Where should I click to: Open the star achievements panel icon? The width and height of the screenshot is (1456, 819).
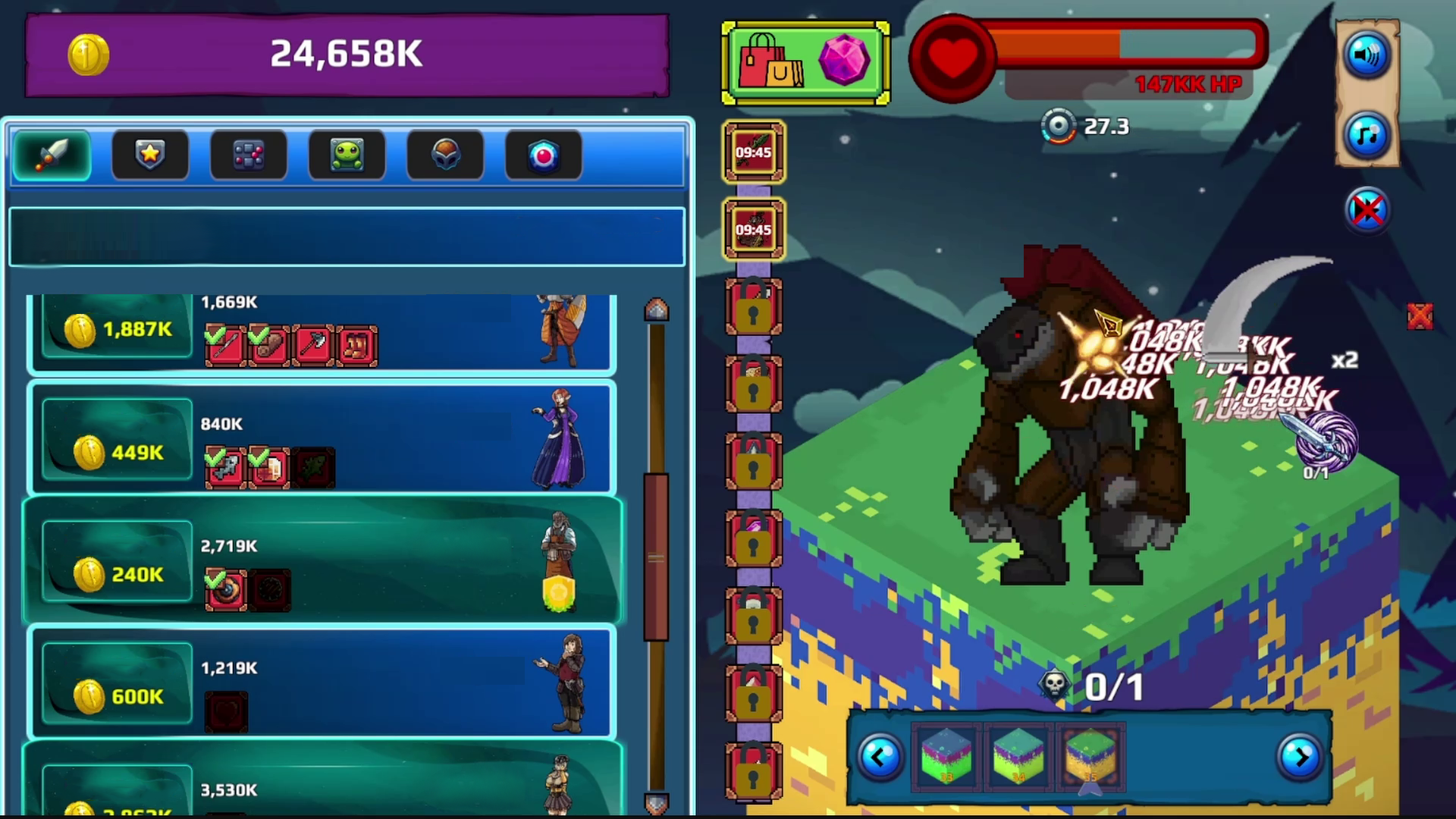click(149, 154)
